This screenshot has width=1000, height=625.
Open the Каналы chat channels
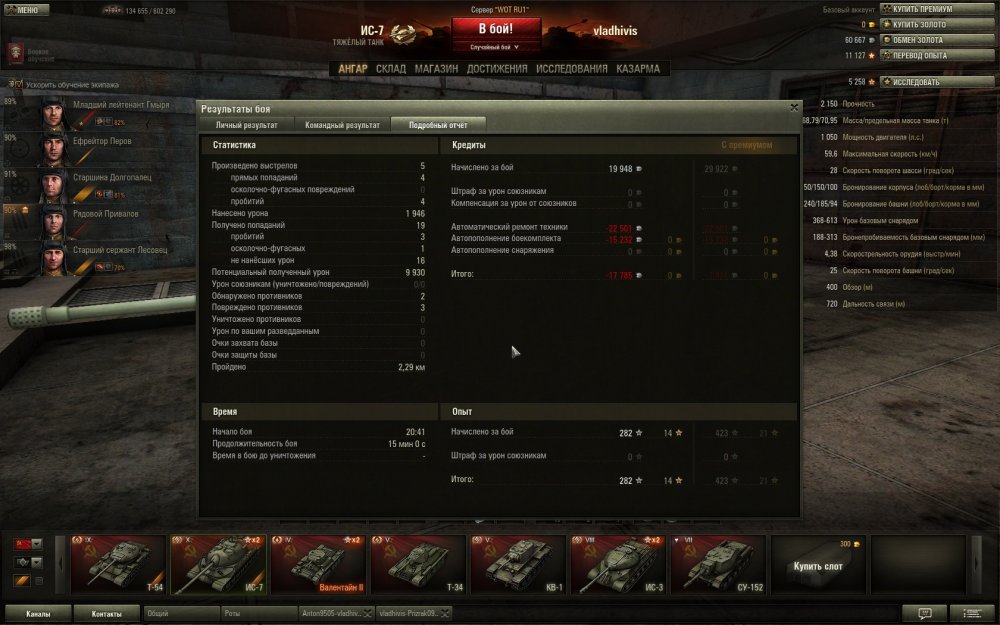(x=39, y=614)
